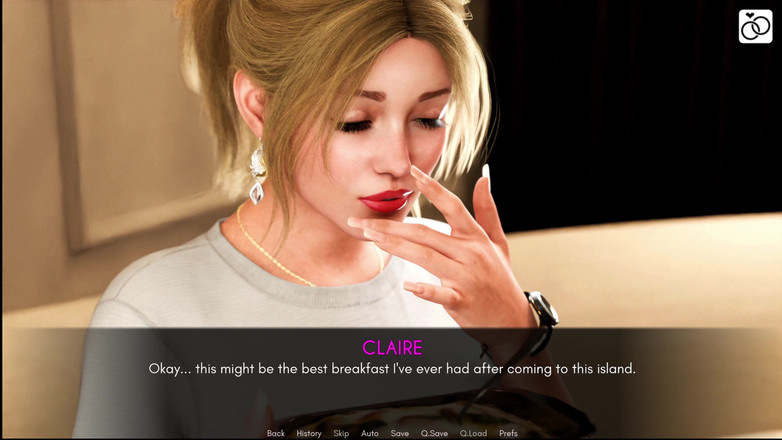Click the interlocked rings heart icon
The height and width of the screenshot is (440, 782).
[755, 27]
